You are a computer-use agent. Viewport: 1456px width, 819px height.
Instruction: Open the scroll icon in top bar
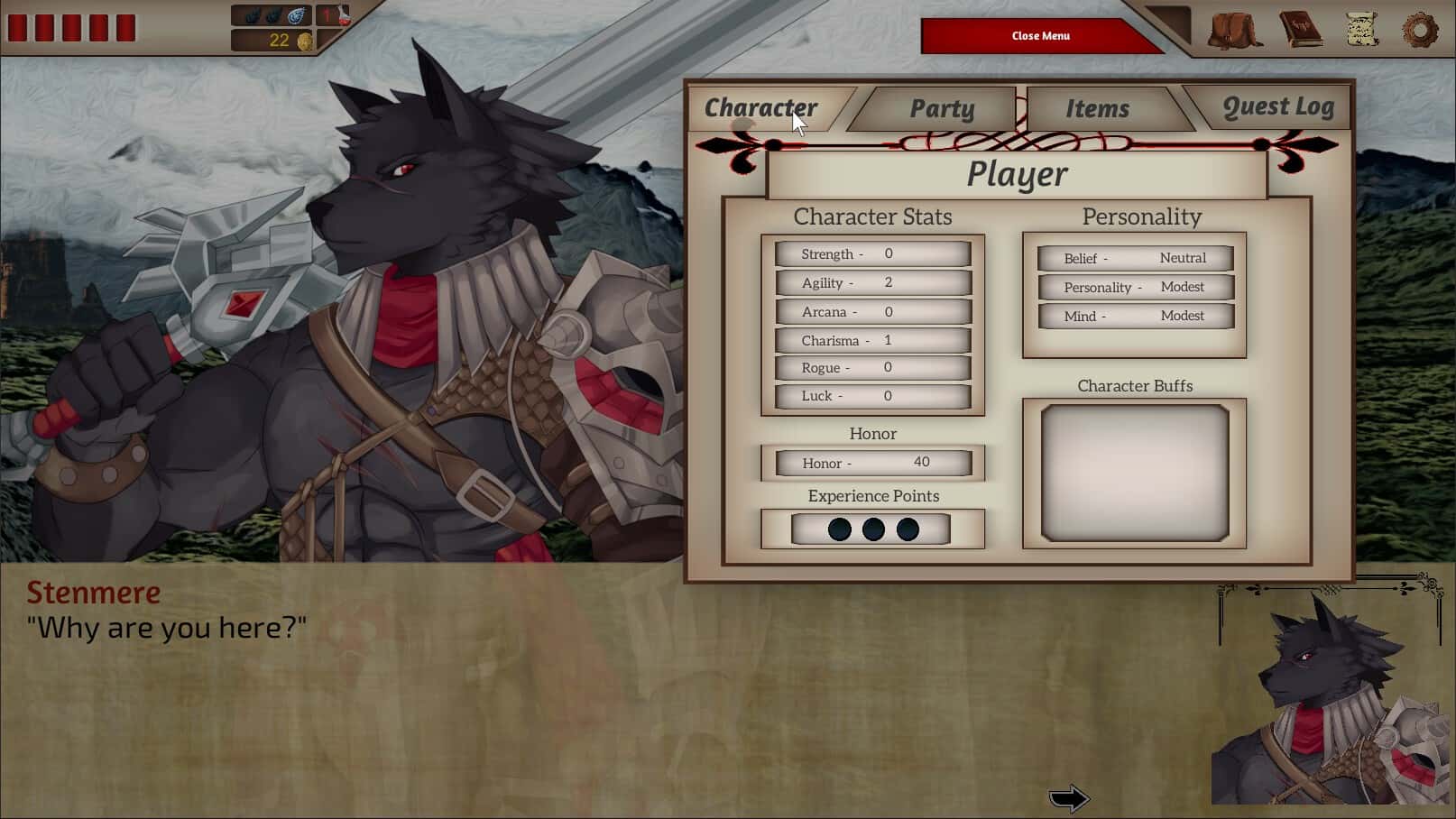point(1359,29)
